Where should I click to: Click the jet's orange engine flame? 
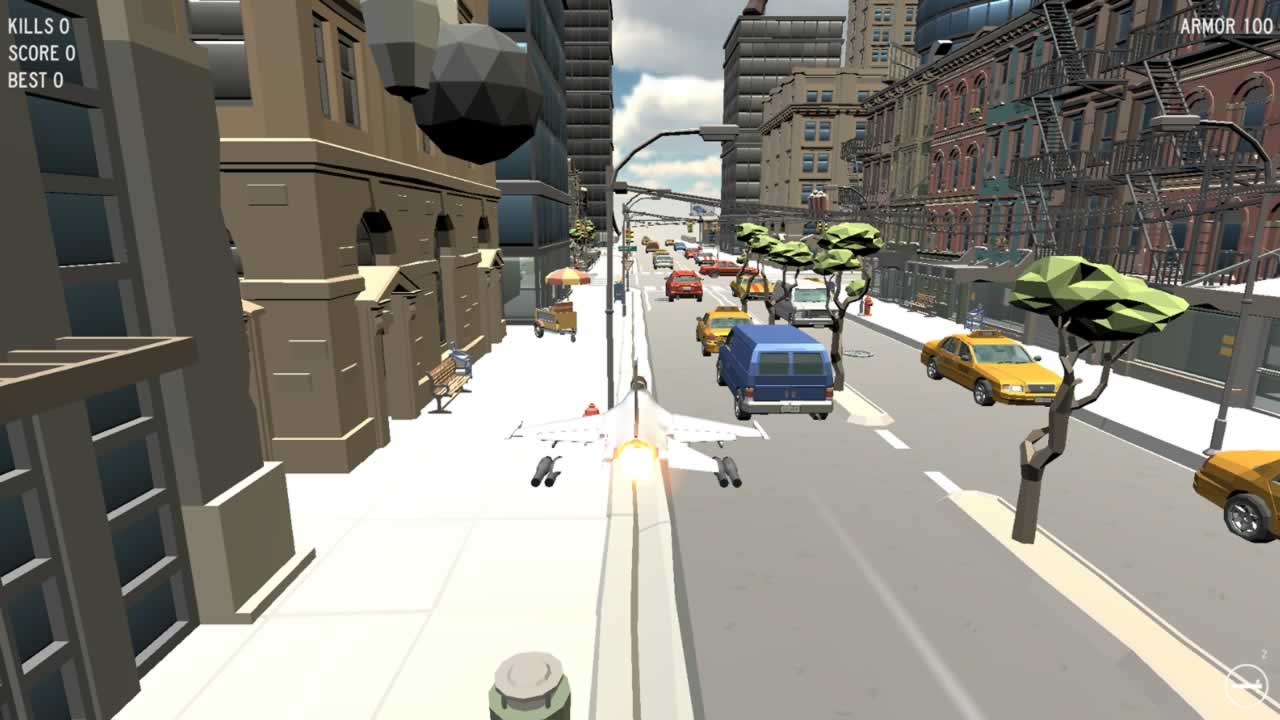coord(637,460)
